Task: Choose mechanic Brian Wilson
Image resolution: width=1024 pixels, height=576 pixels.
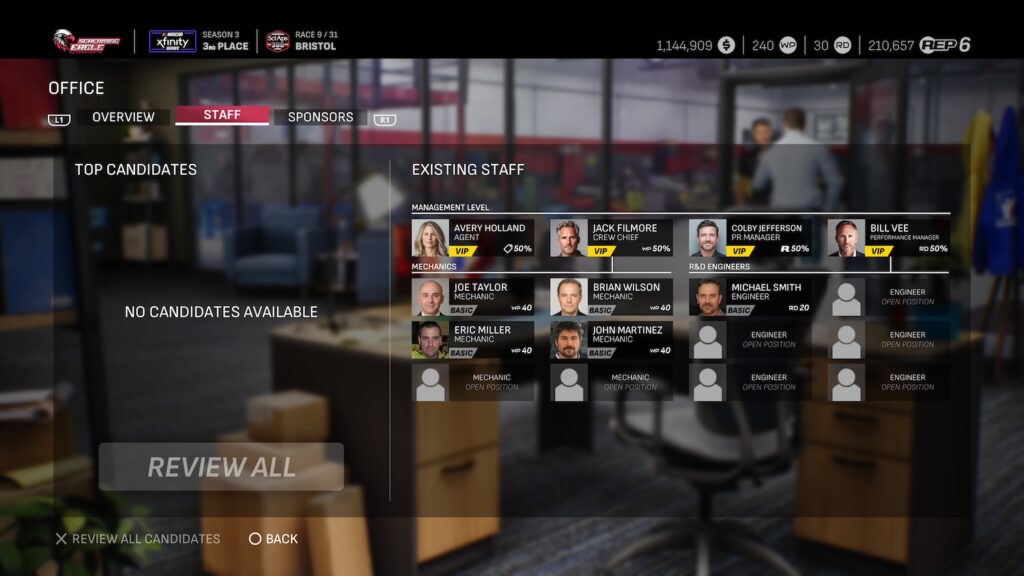Action: [611, 297]
